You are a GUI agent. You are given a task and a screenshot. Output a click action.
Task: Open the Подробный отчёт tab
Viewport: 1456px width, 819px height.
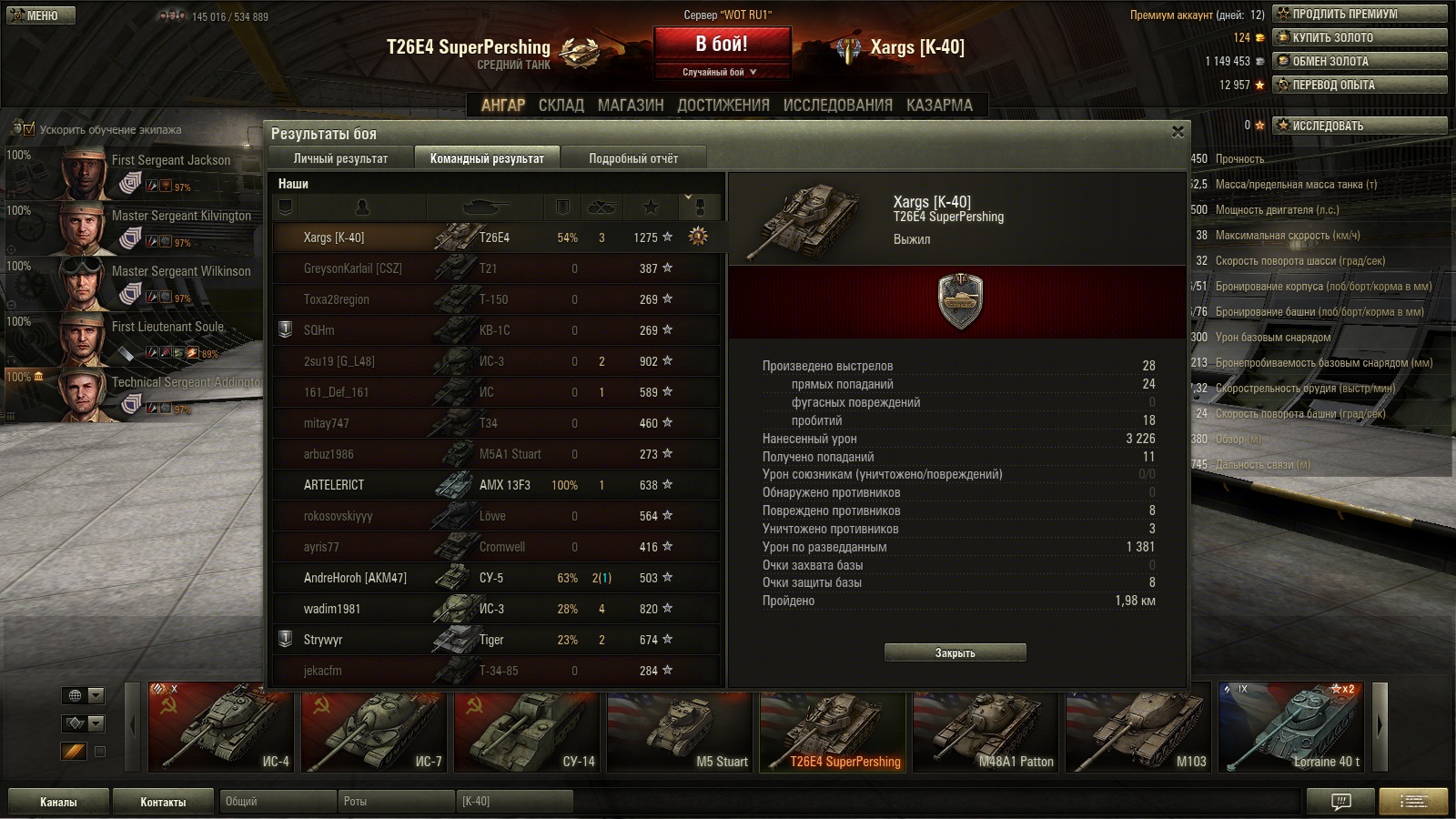(x=632, y=158)
